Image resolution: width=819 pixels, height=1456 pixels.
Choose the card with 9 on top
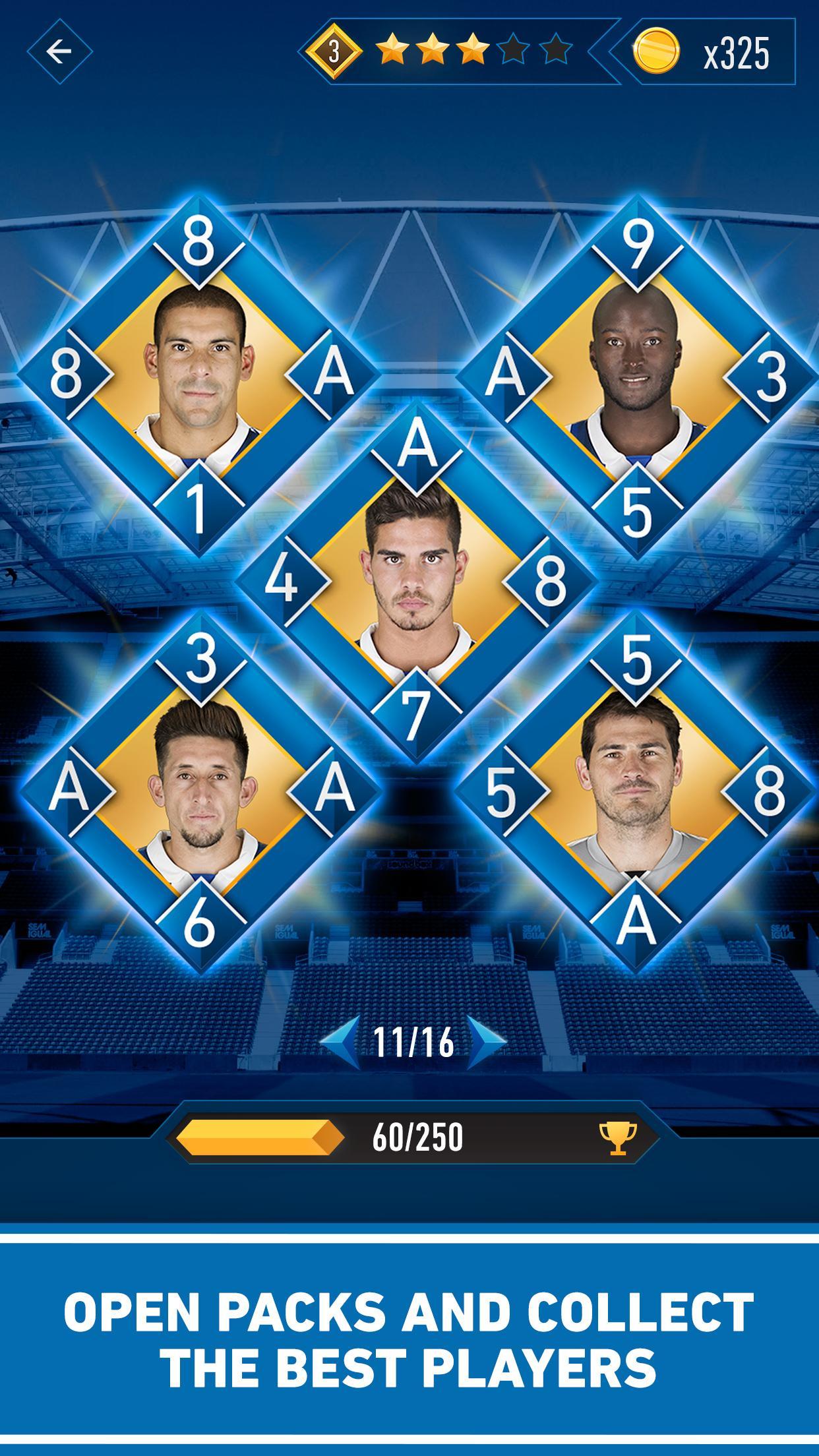coord(636,377)
